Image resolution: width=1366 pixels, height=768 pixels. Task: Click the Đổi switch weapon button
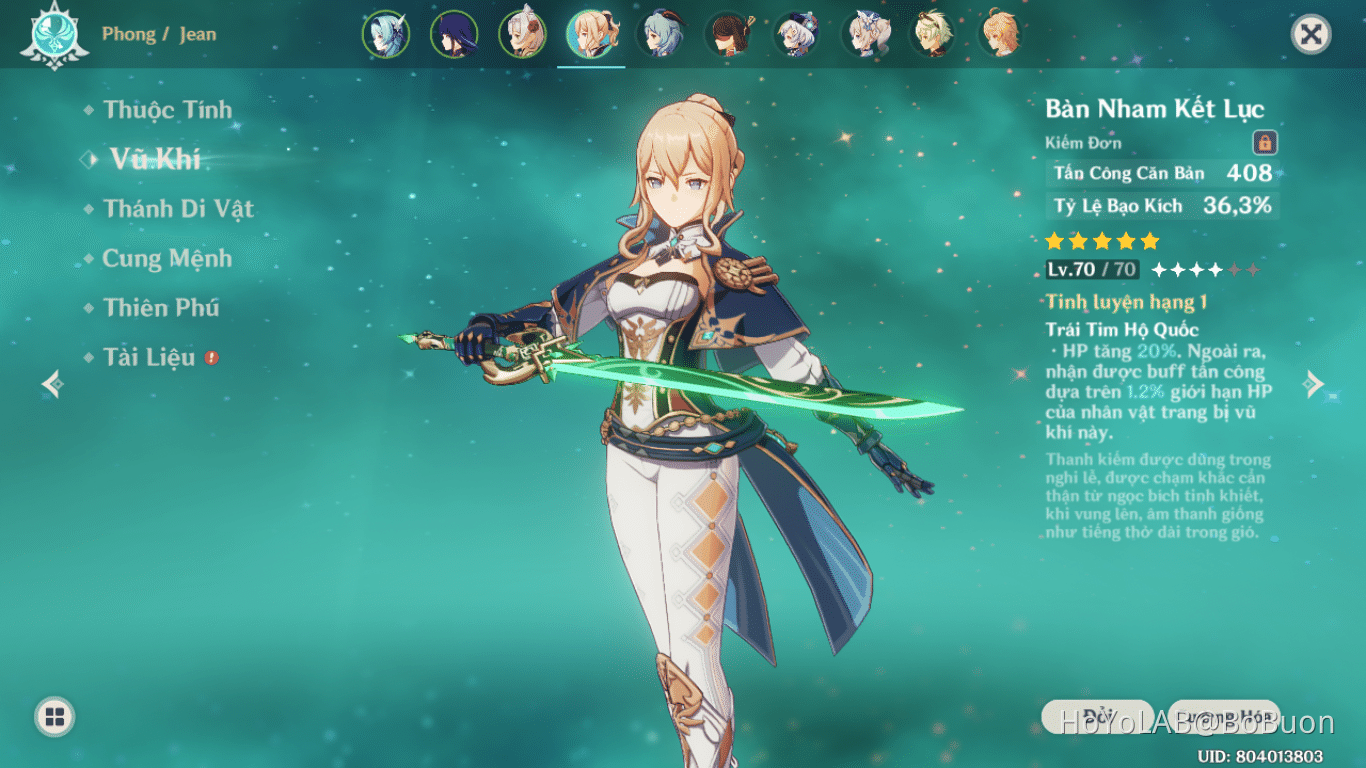pos(1098,716)
